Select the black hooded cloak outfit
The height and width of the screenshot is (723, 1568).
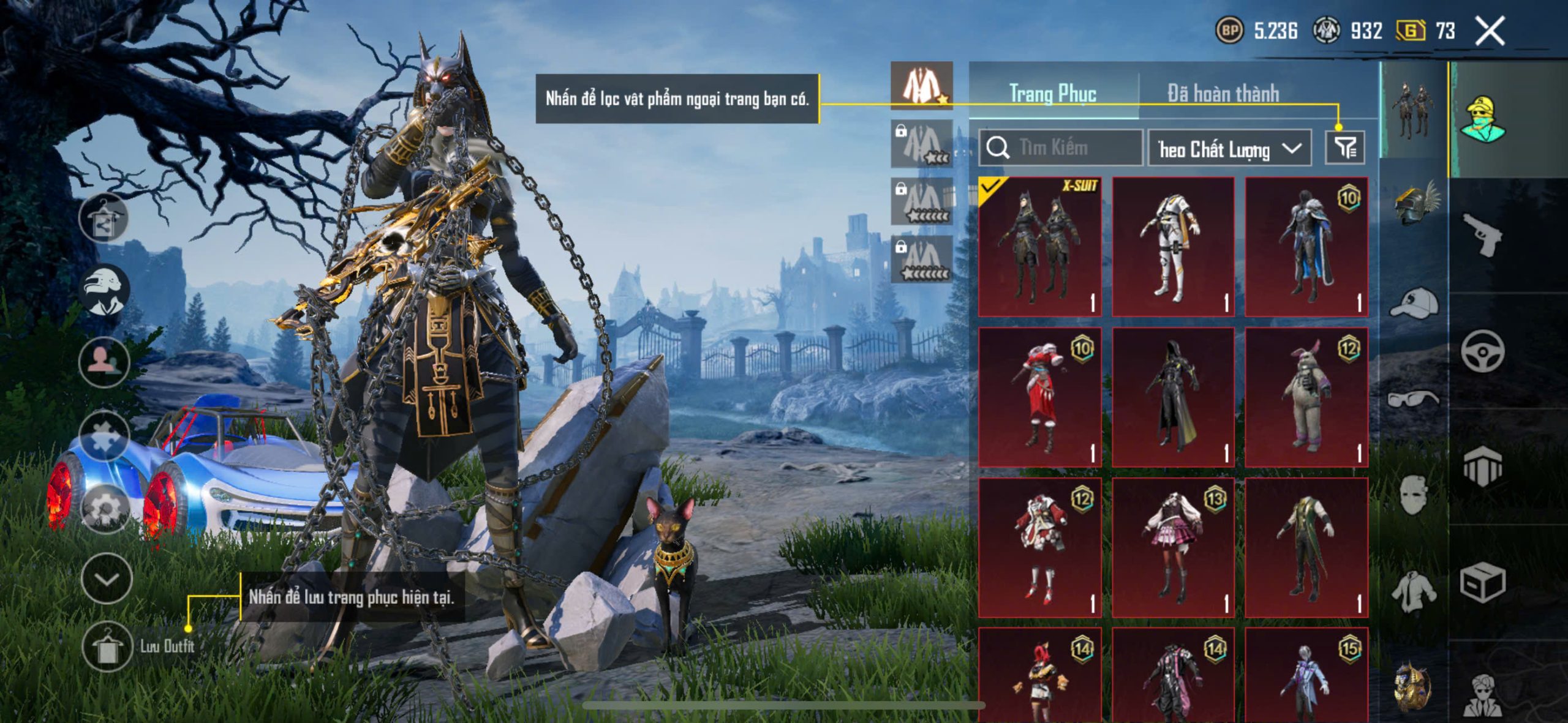coord(1173,397)
